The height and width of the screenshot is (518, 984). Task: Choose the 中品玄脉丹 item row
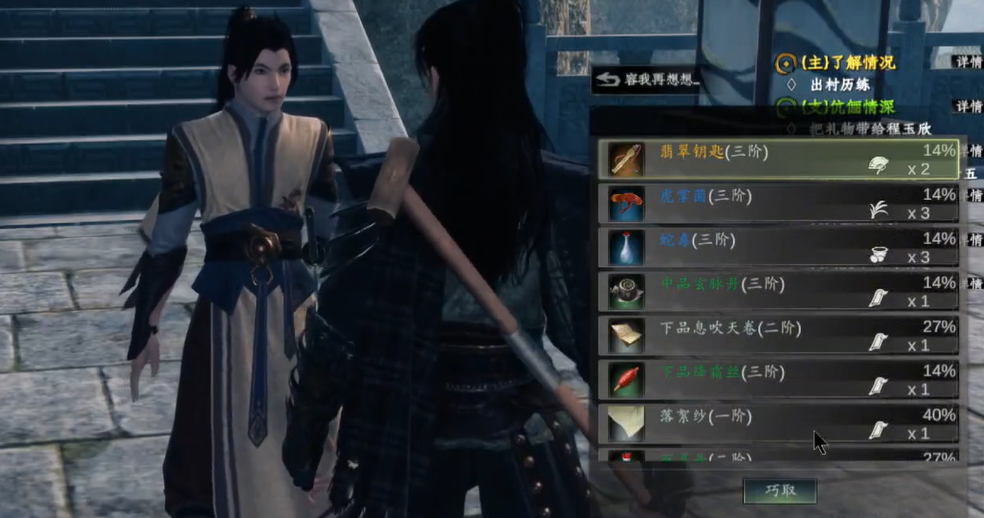tap(779, 291)
